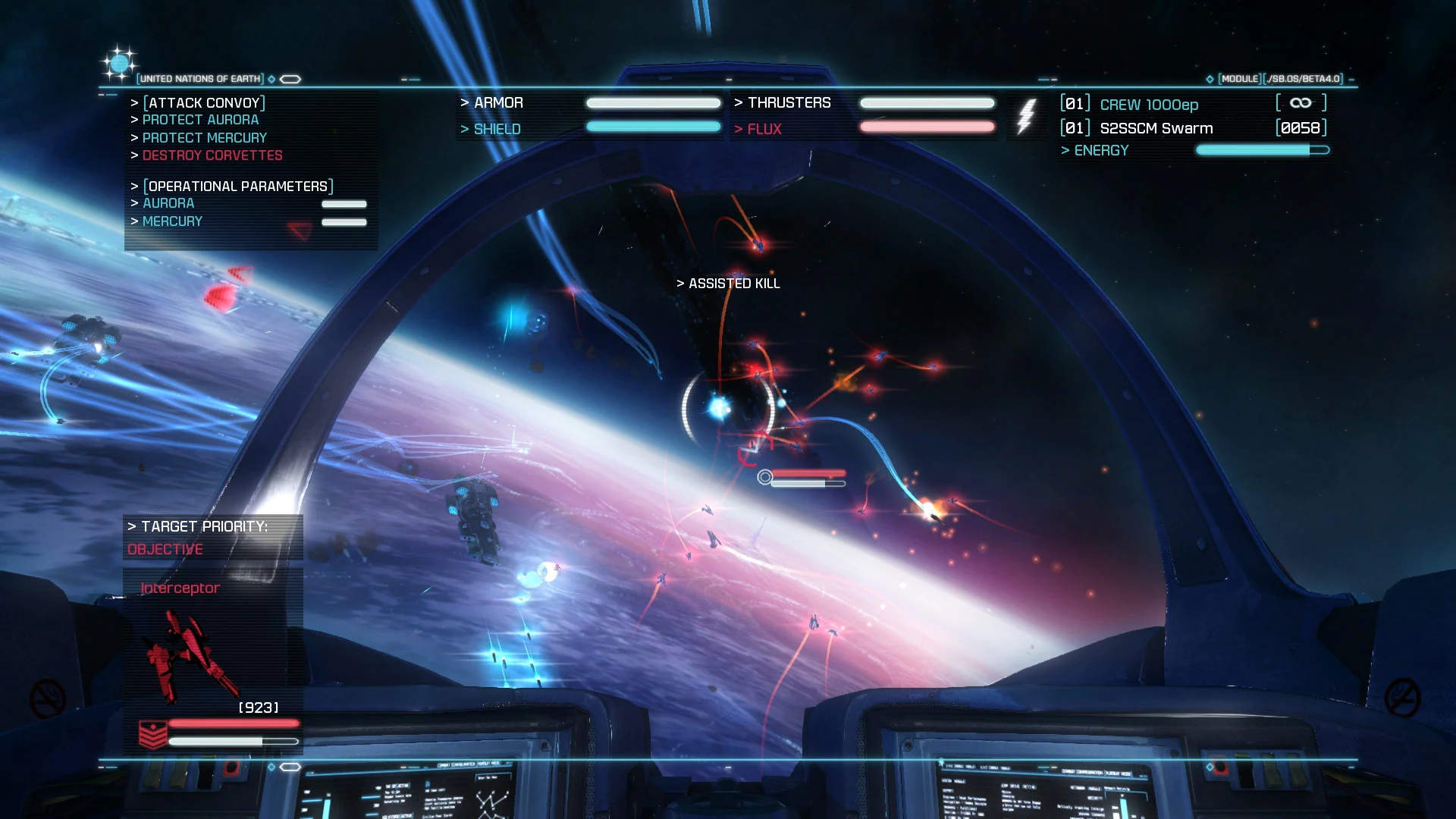Click the DESTROY CORVETTES objective
This screenshot has height=819, width=1456.
point(212,155)
